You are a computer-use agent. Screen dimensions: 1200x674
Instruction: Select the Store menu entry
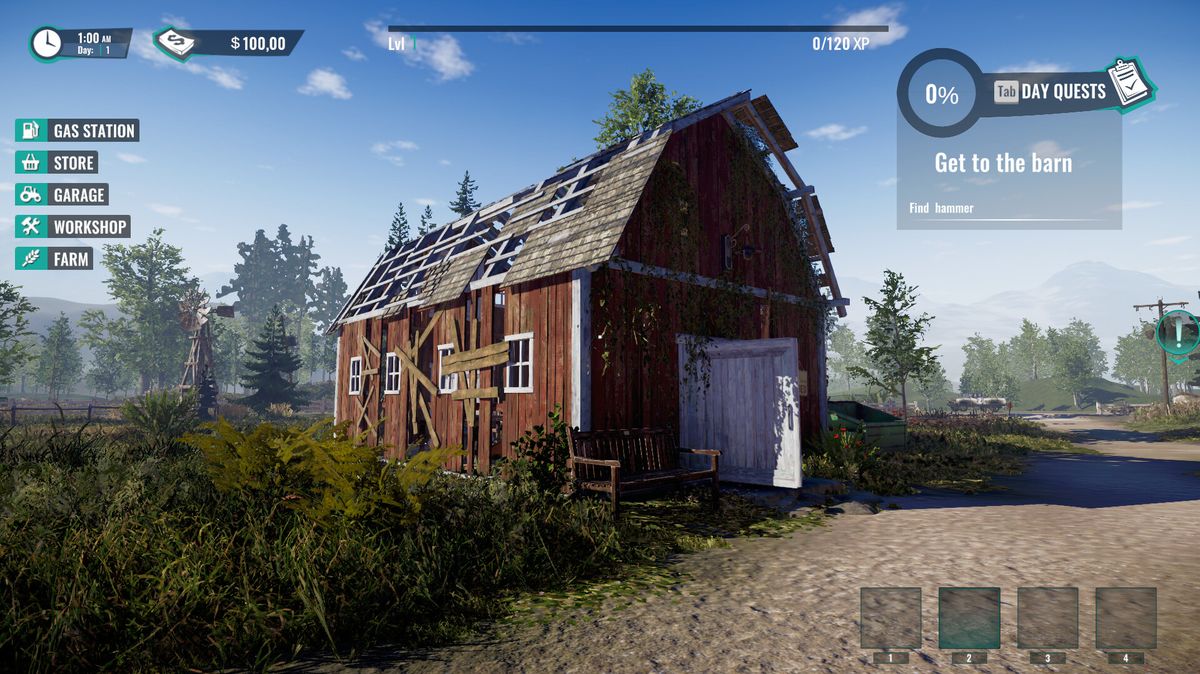pyautogui.click(x=58, y=163)
